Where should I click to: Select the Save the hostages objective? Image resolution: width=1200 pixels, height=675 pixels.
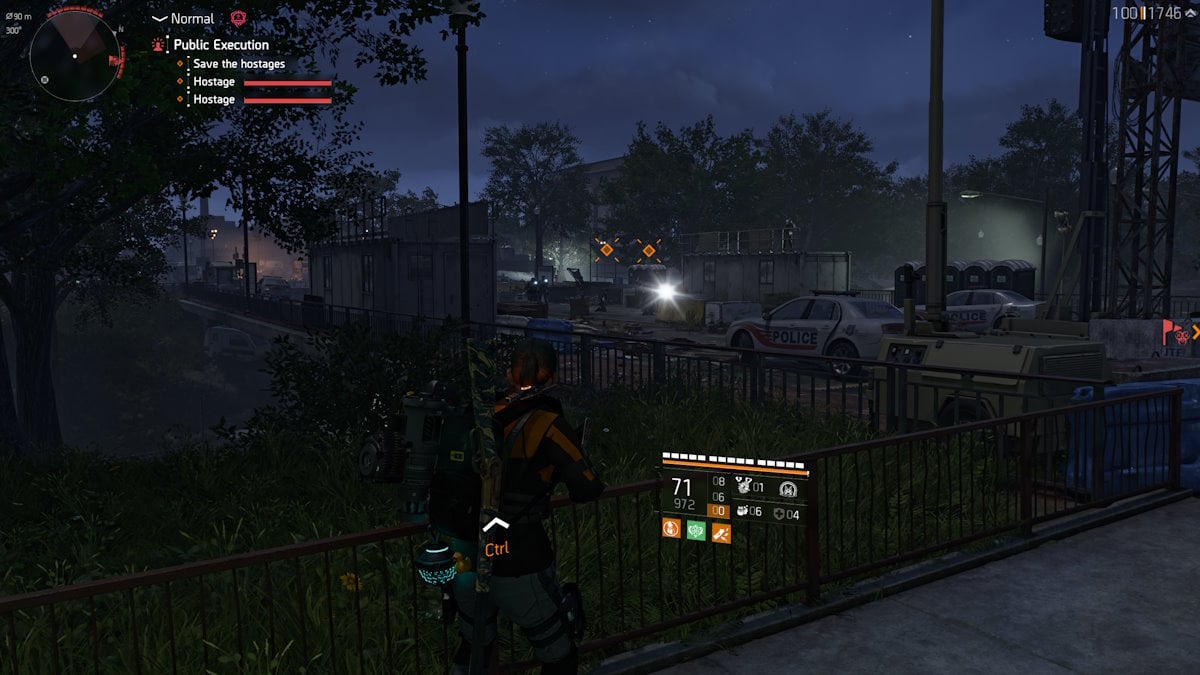coord(239,64)
